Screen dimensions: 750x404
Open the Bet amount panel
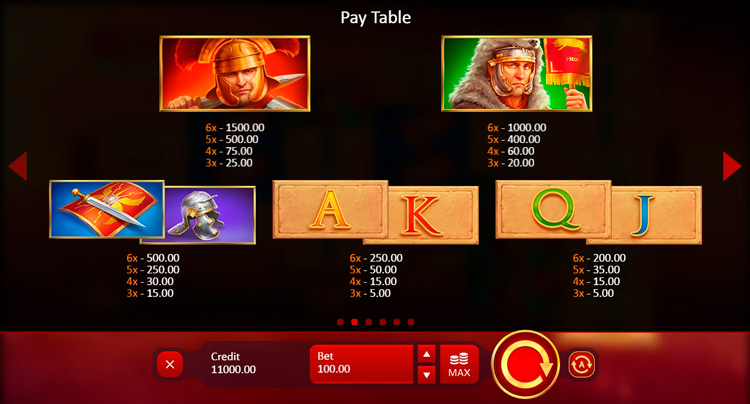click(x=362, y=364)
